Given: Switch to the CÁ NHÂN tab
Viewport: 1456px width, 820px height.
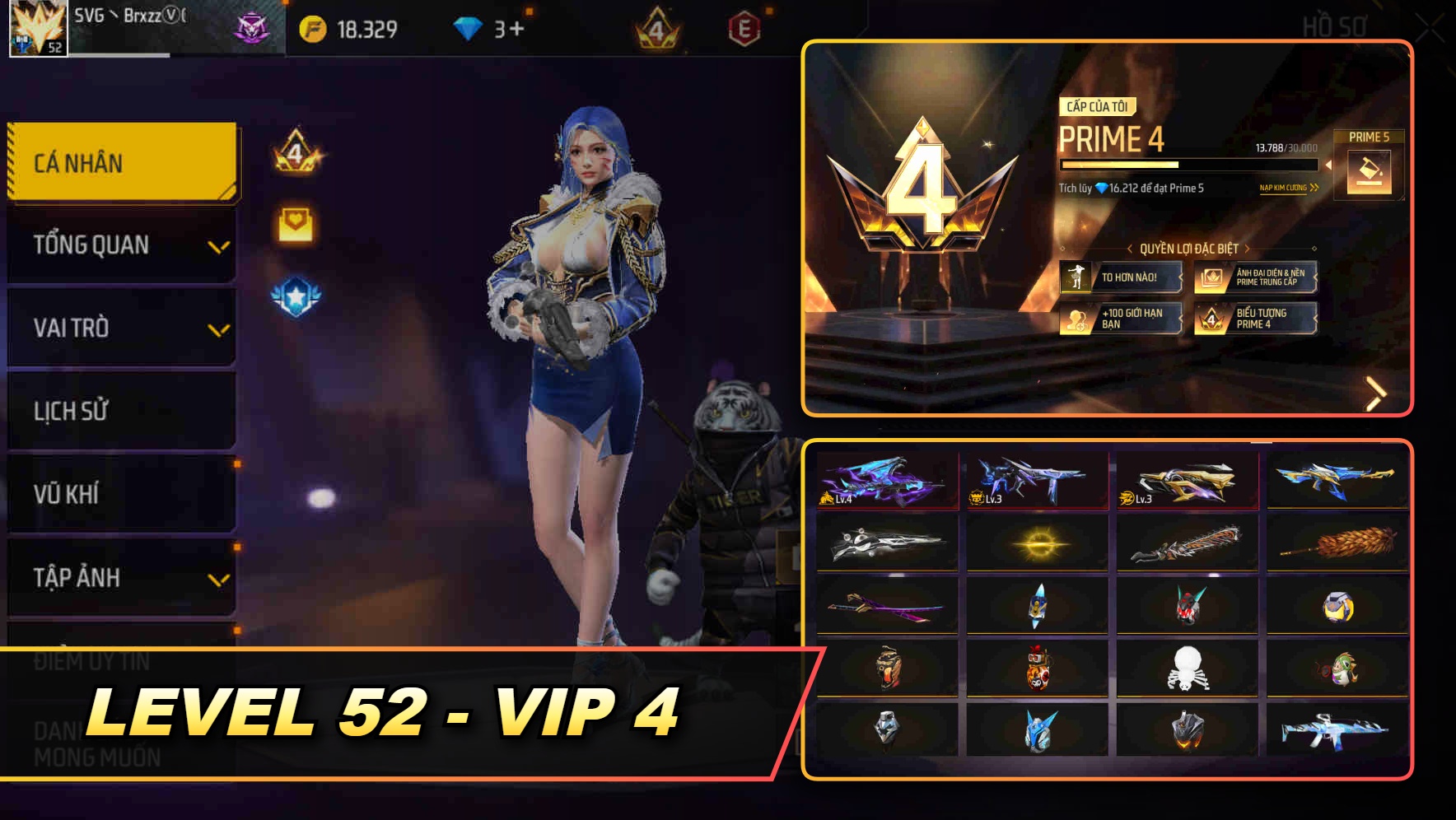Looking at the screenshot, I should pyautogui.click(x=121, y=162).
